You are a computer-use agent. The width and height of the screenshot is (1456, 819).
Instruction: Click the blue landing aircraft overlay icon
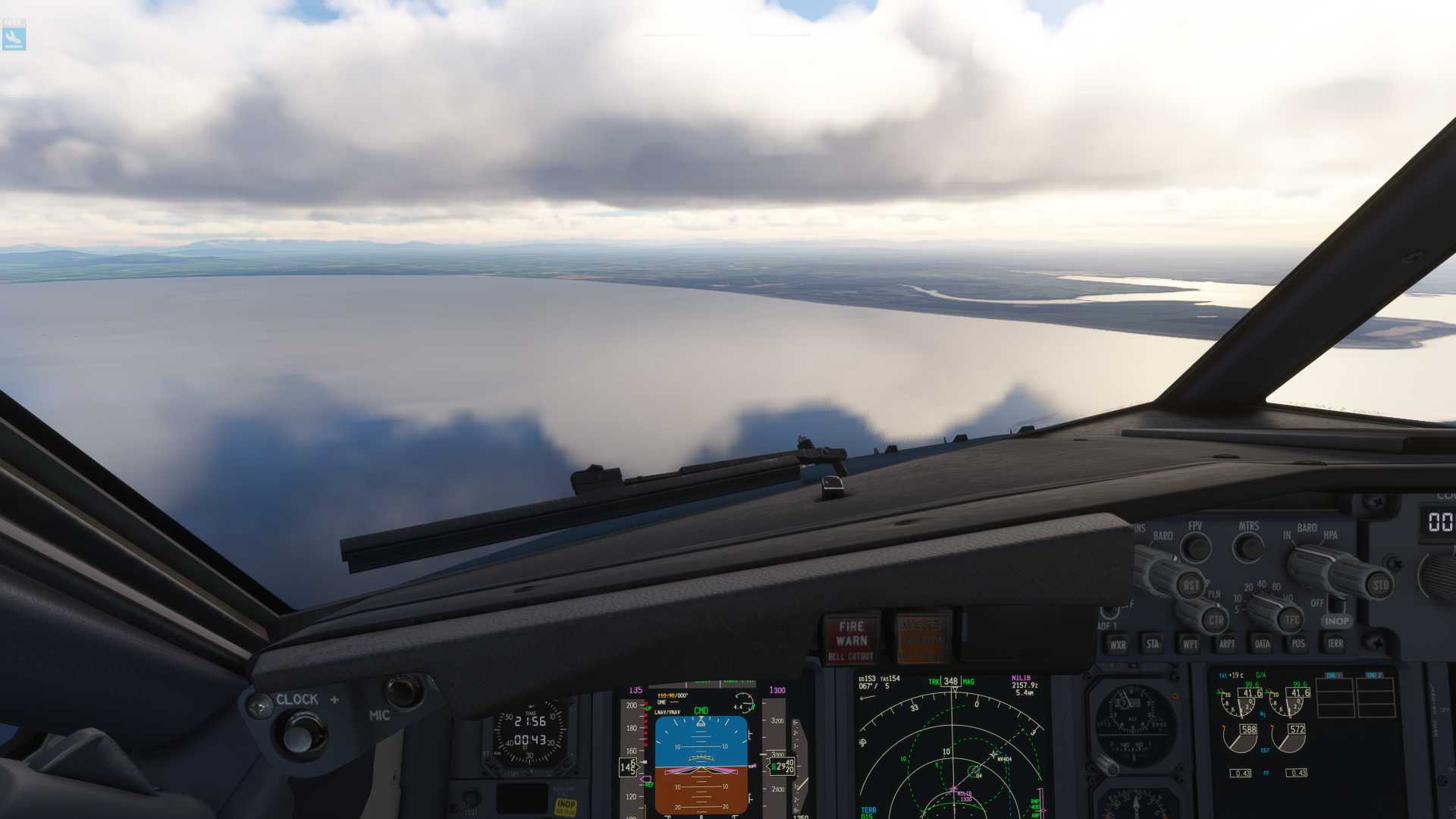14,36
